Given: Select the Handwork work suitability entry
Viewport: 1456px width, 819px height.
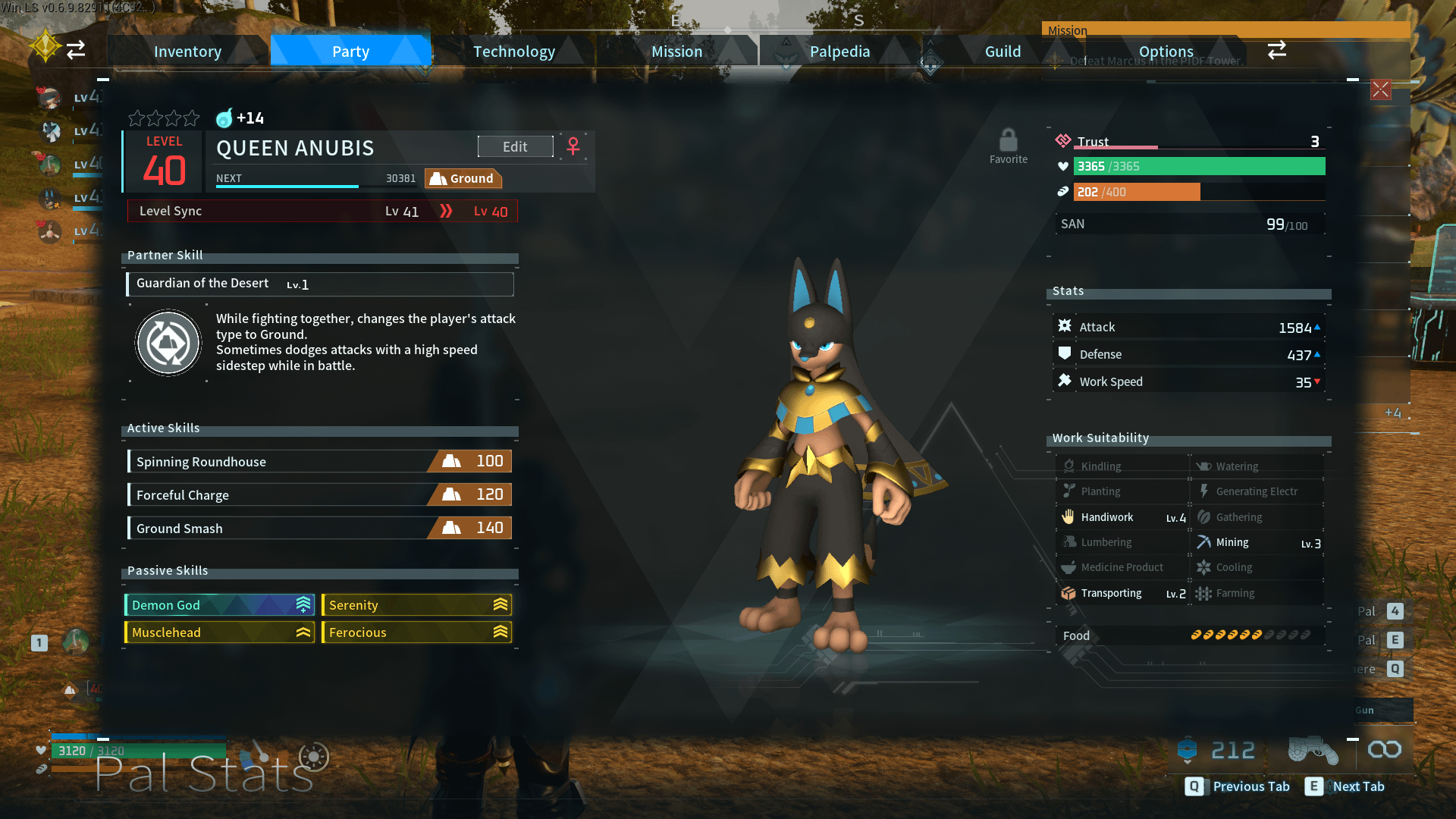Looking at the screenshot, I should [x=1122, y=517].
